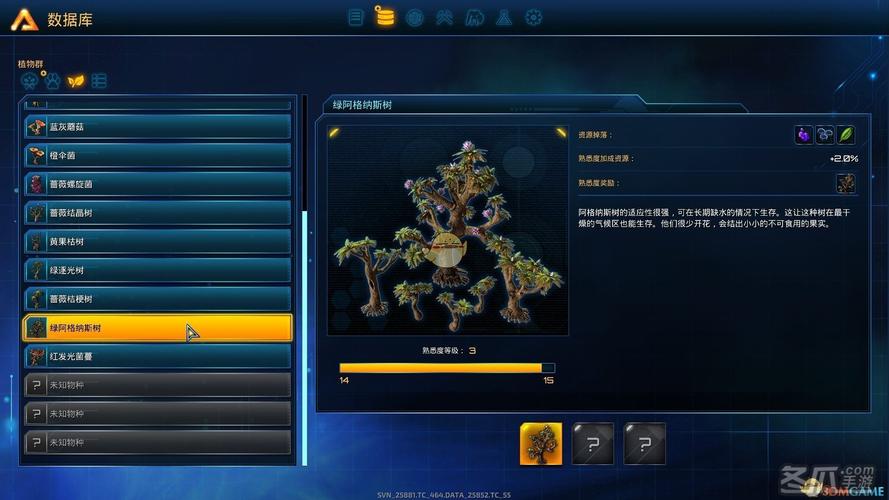This screenshot has width=889, height=500.
Task: Show details for 蔷薇枯梗树
Action: [x=157, y=299]
